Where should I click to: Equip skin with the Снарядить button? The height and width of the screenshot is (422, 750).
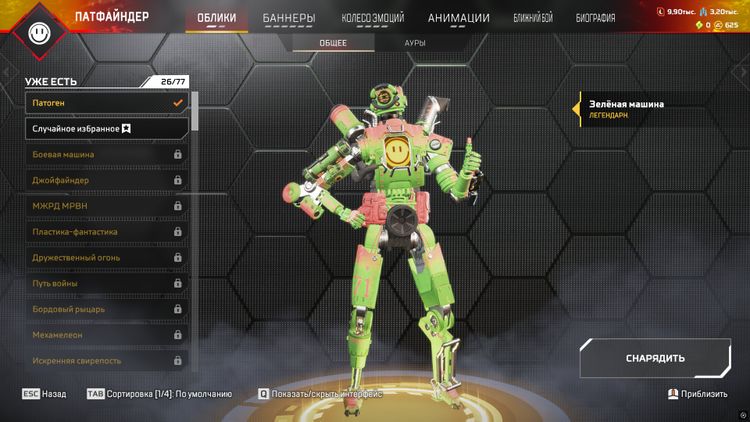655,358
